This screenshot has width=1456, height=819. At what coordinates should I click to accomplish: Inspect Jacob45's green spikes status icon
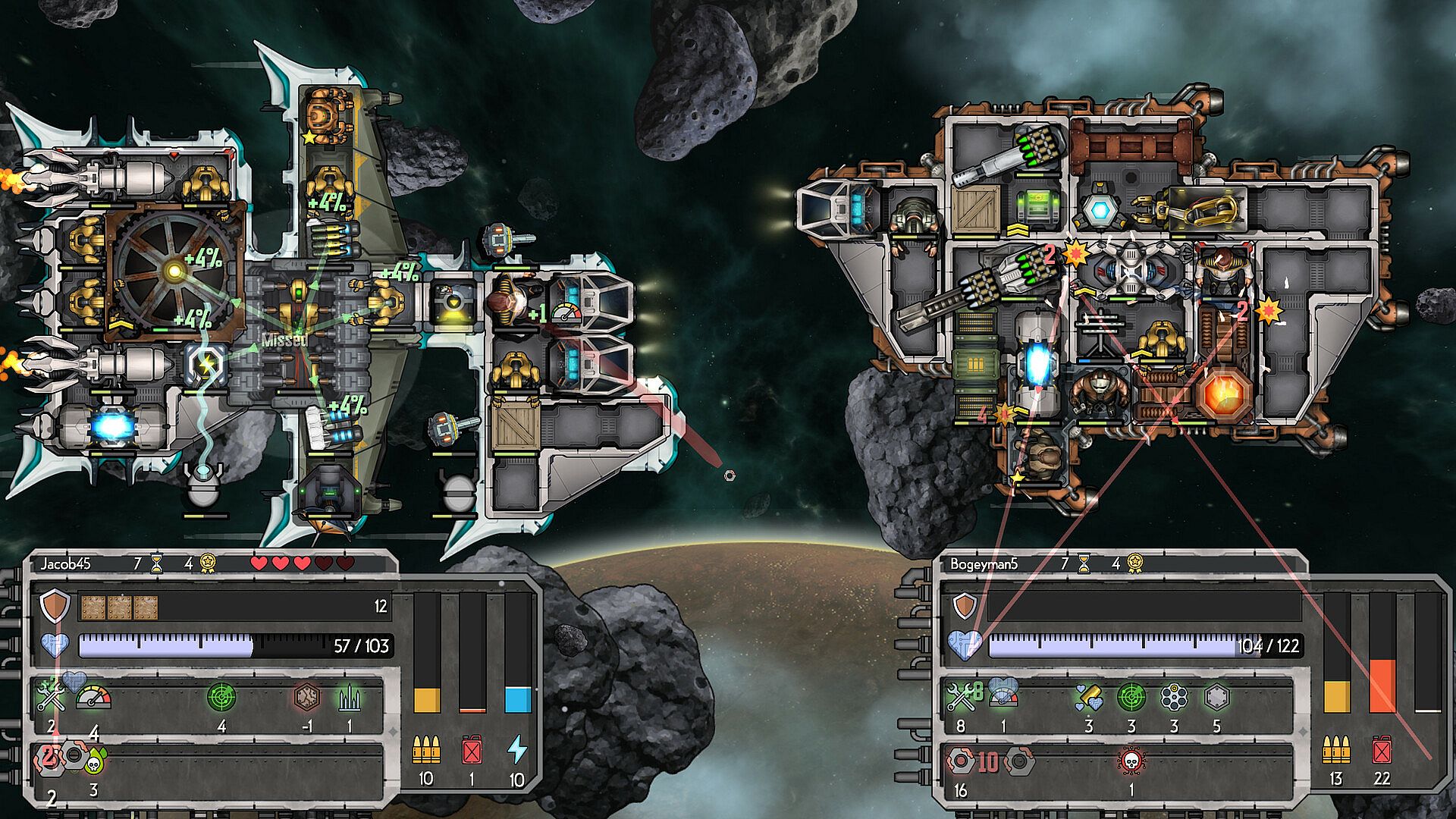pyautogui.click(x=349, y=697)
